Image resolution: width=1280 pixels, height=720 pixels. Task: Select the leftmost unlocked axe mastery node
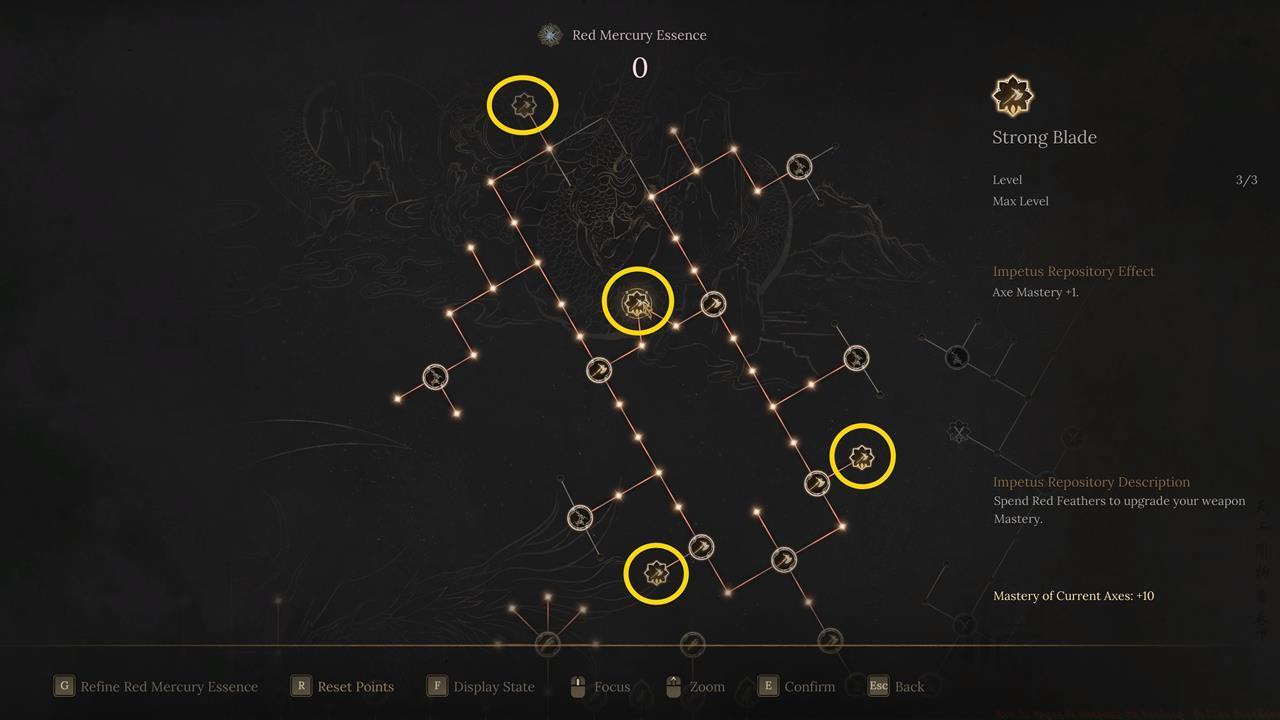click(x=435, y=378)
